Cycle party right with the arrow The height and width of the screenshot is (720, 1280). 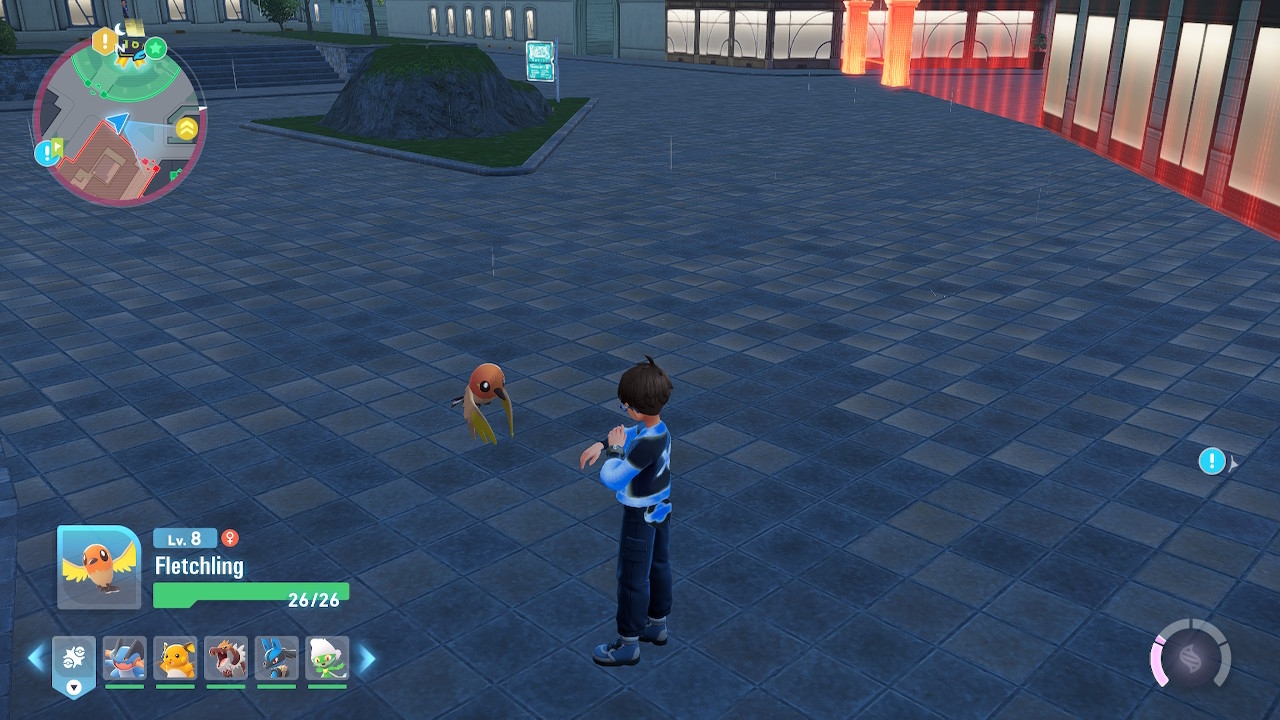pos(367,658)
